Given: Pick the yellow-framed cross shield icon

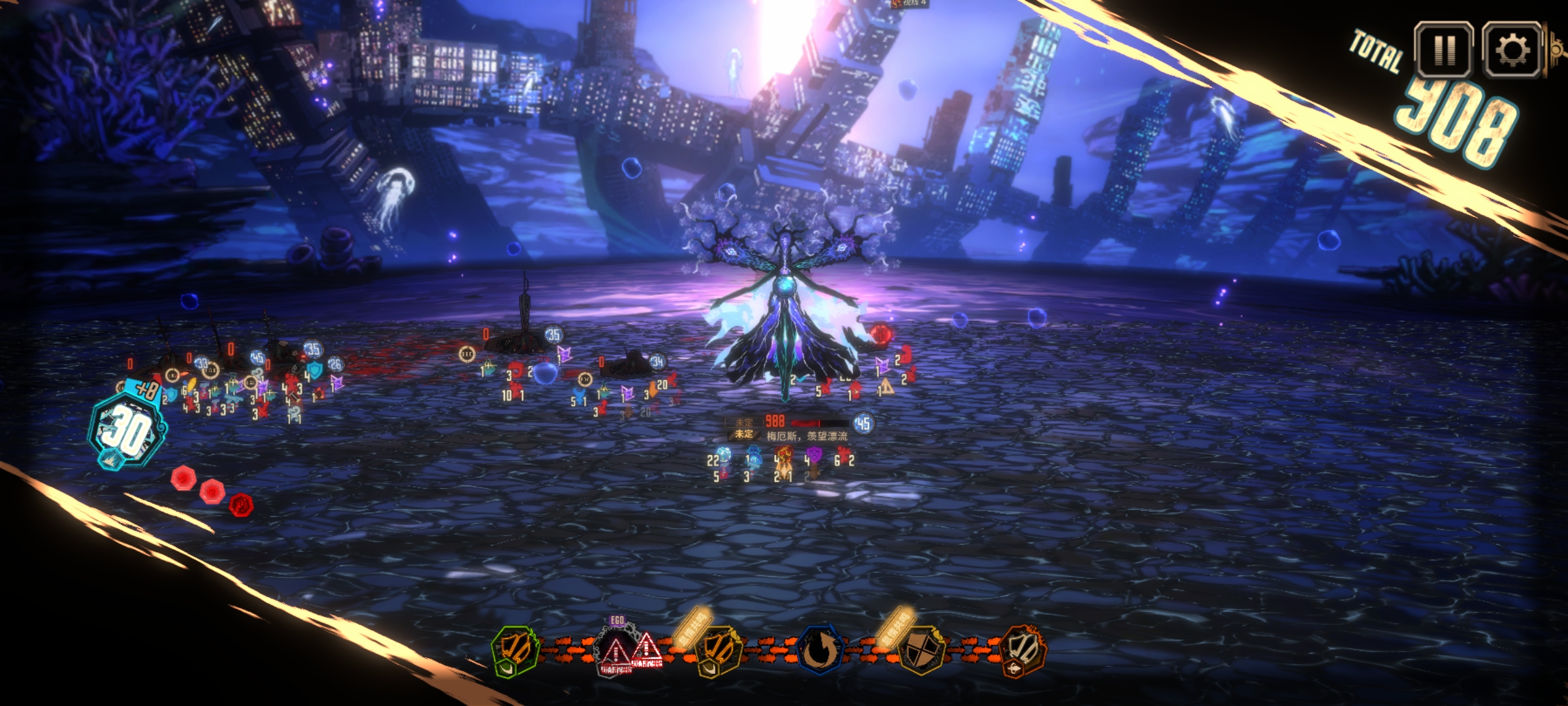Looking at the screenshot, I should [921, 650].
